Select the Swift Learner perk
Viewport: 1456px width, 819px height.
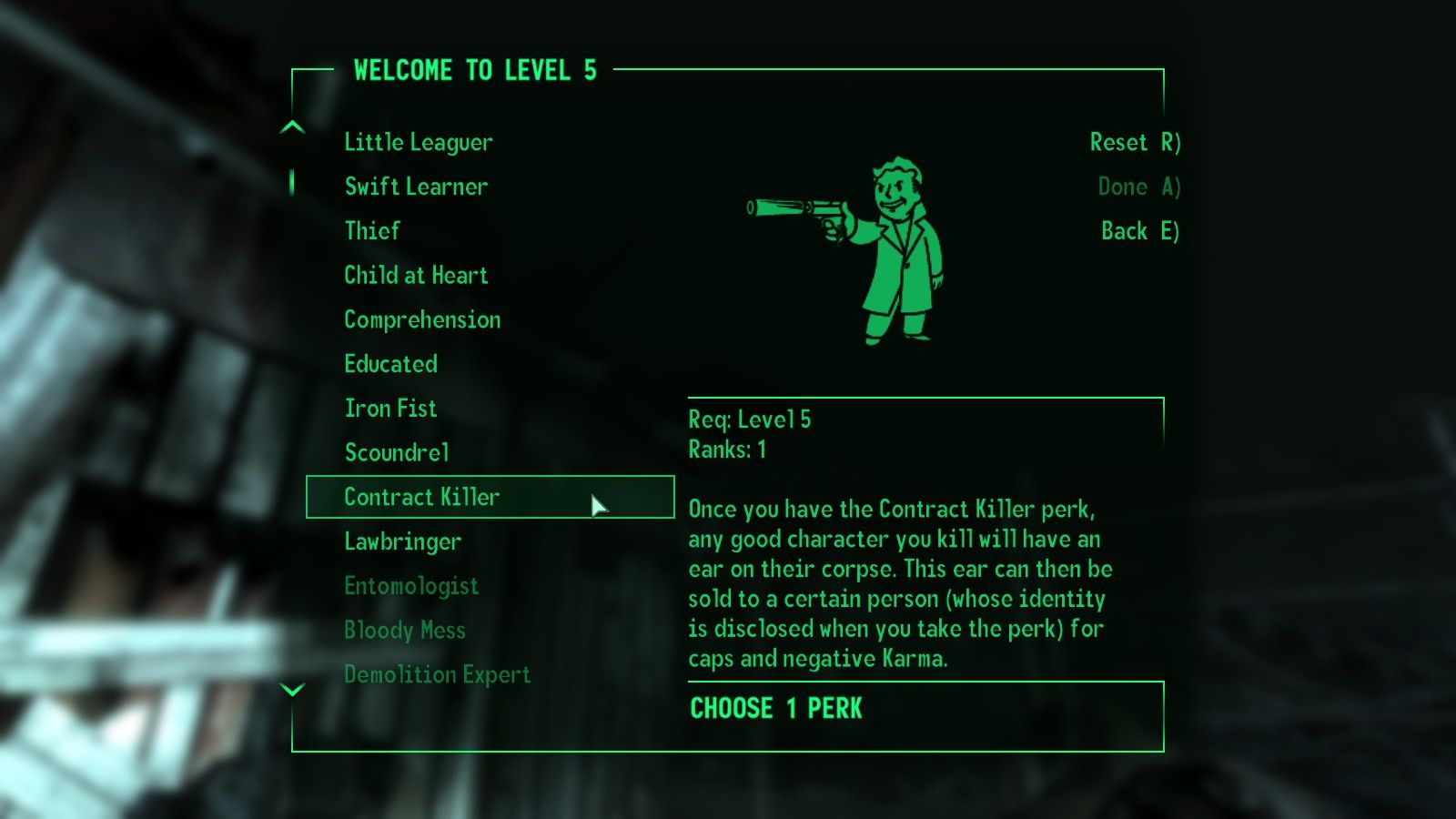(415, 187)
